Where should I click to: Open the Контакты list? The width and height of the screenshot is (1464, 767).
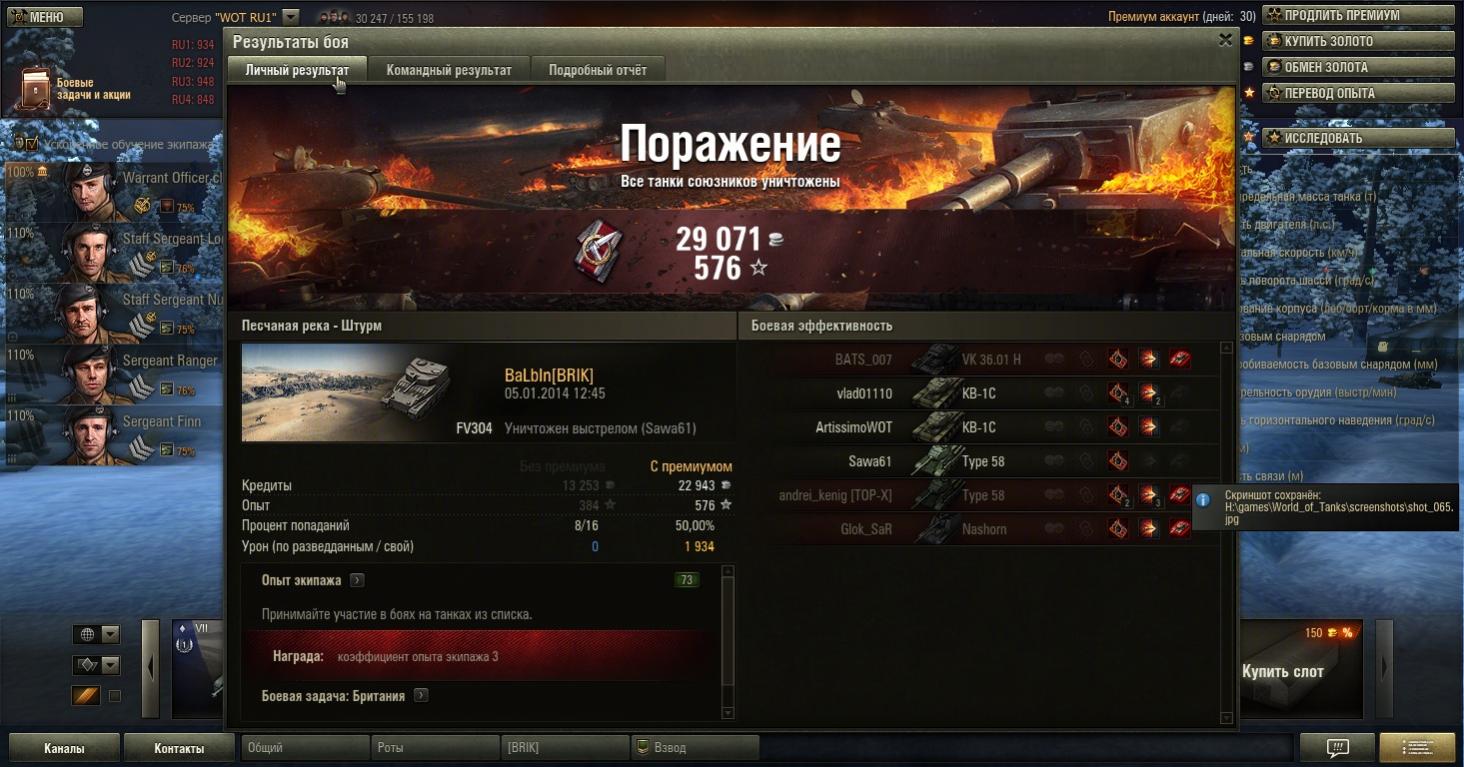180,748
